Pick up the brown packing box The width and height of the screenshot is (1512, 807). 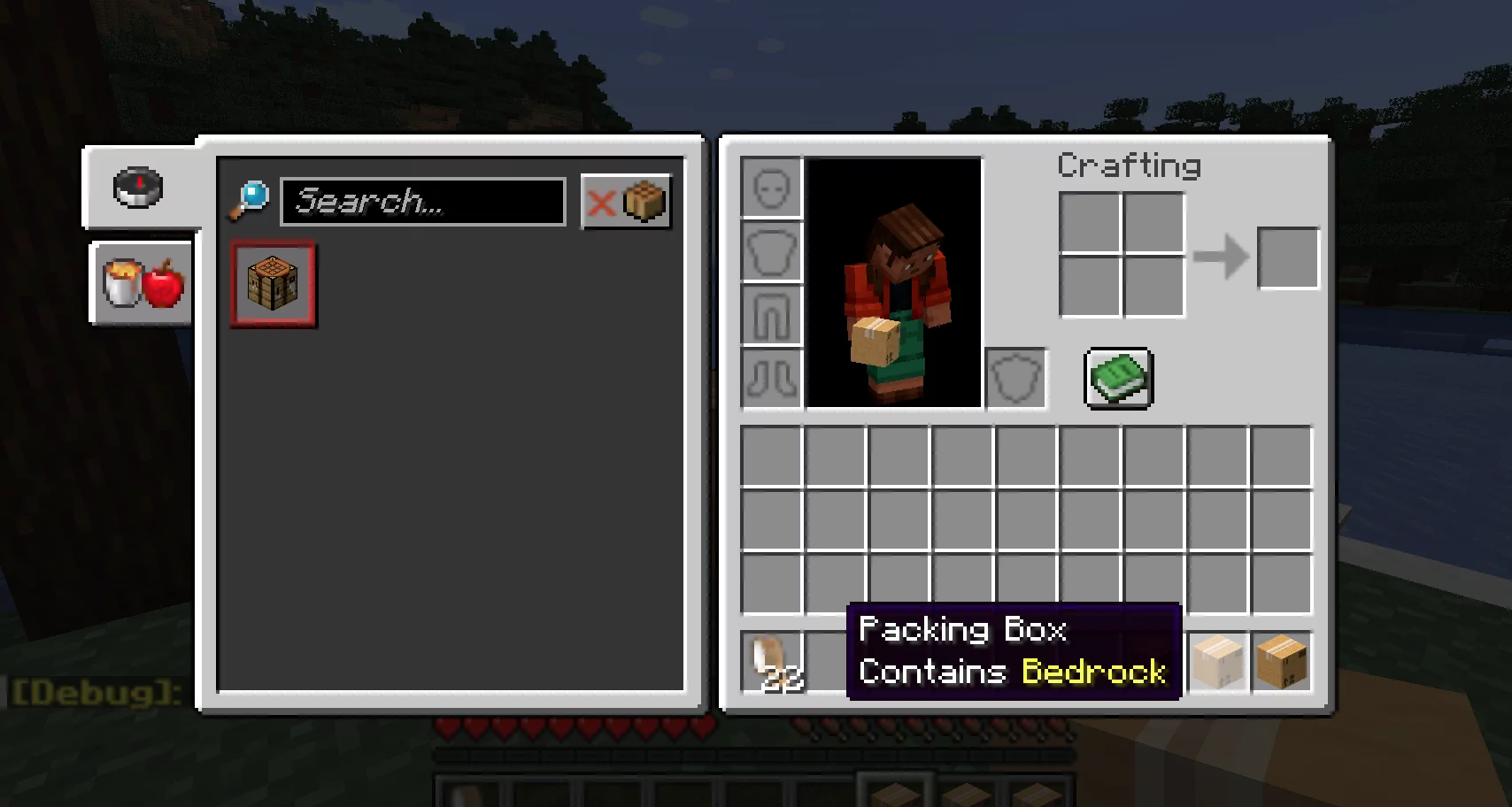point(1282,662)
